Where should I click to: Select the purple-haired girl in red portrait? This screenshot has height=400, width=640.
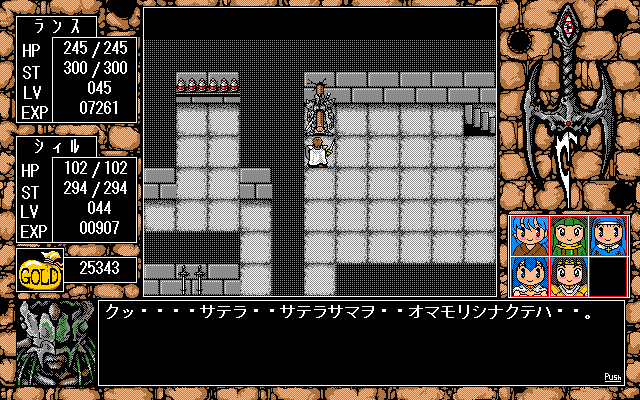click(x=528, y=236)
